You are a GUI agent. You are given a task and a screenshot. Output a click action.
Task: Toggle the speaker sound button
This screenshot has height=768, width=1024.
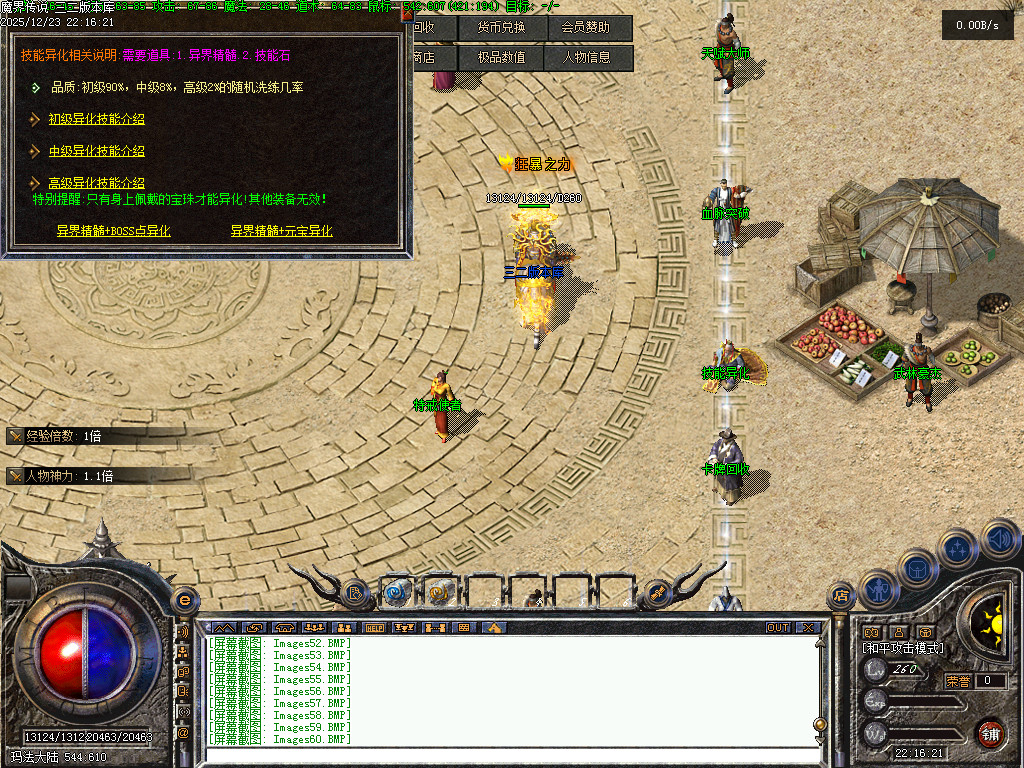tap(1000, 539)
